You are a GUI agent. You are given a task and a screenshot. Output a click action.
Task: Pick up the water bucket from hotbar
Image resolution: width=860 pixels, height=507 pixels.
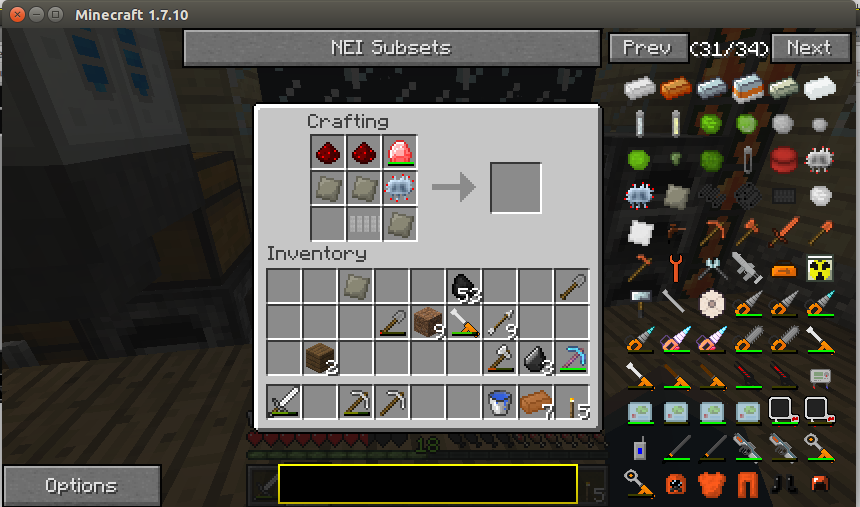tap(500, 402)
